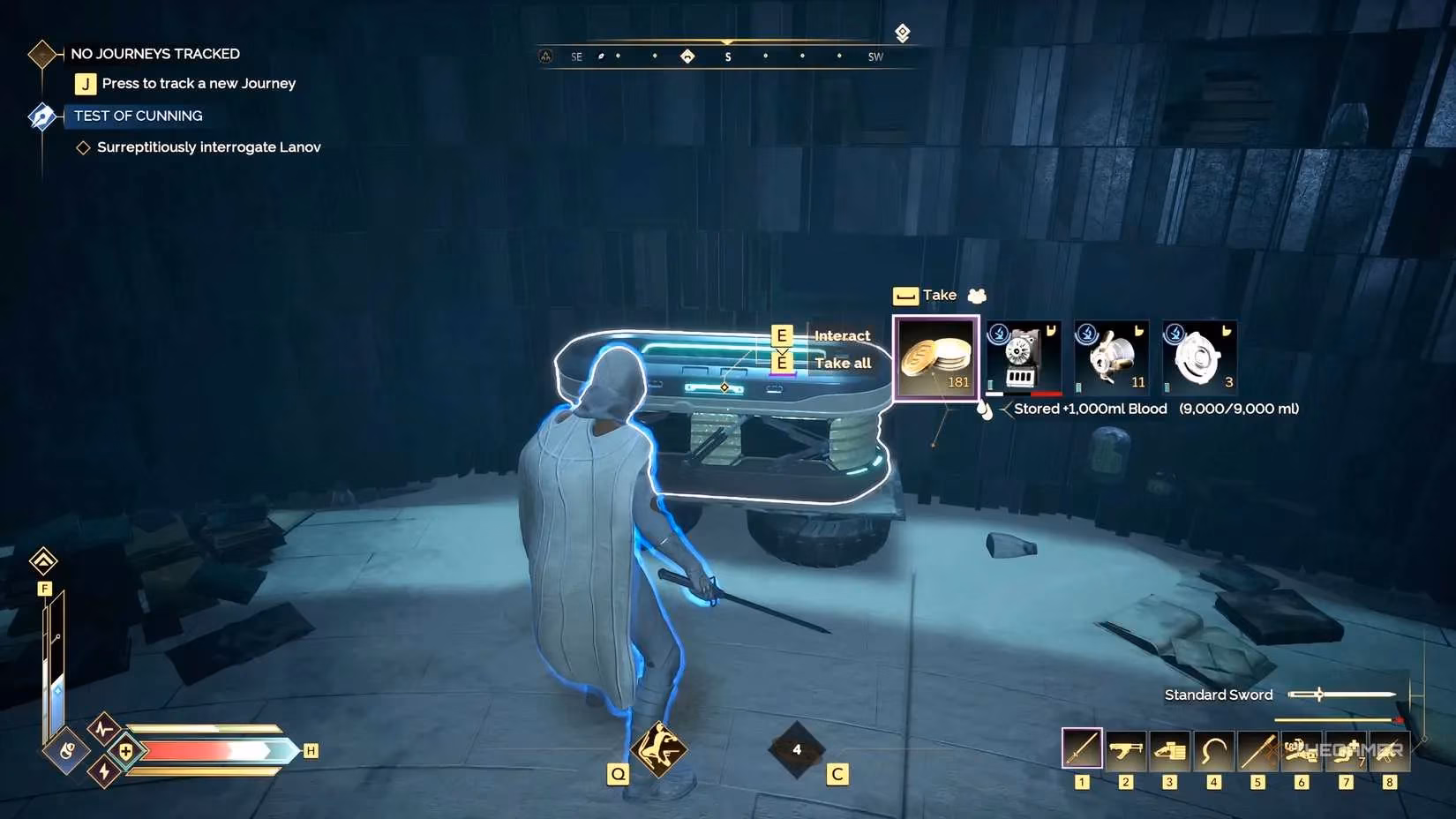
Task: Switch to the tool in hotbar slot 3
Action: [x=1170, y=750]
